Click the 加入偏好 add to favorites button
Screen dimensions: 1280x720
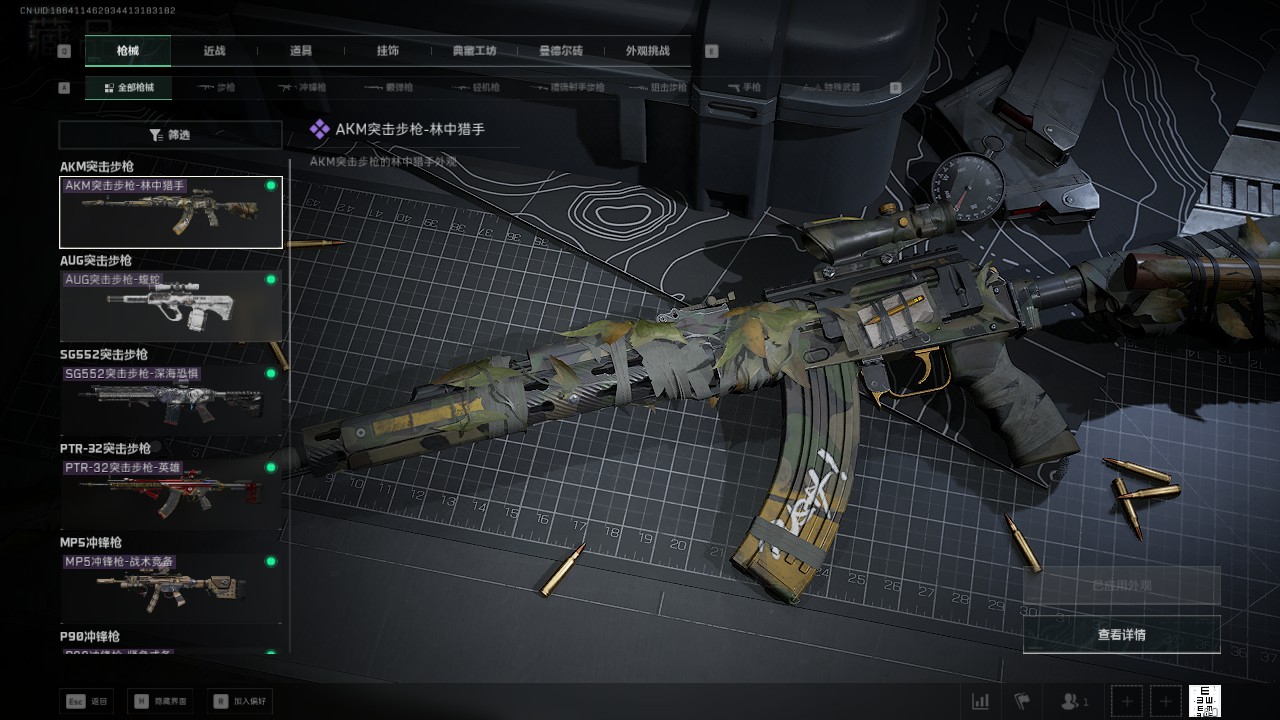(x=240, y=702)
